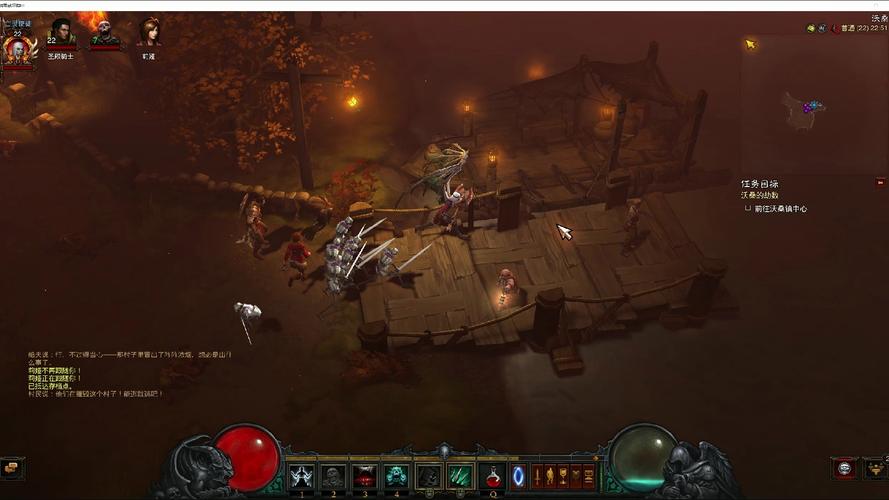
Task: Select the dark hooded figure mouse skill
Action: coord(428,477)
